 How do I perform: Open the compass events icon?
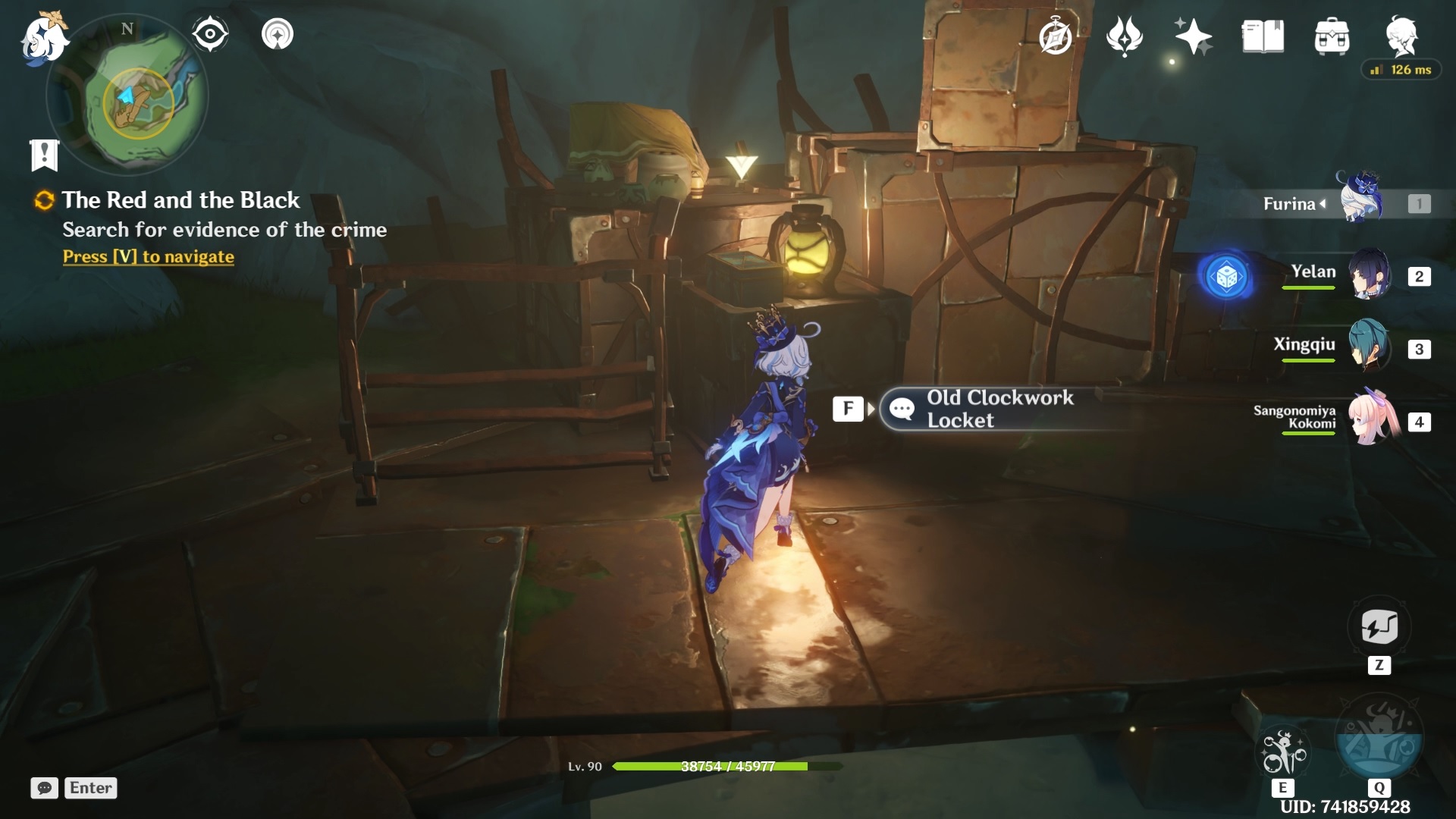(x=1055, y=36)
